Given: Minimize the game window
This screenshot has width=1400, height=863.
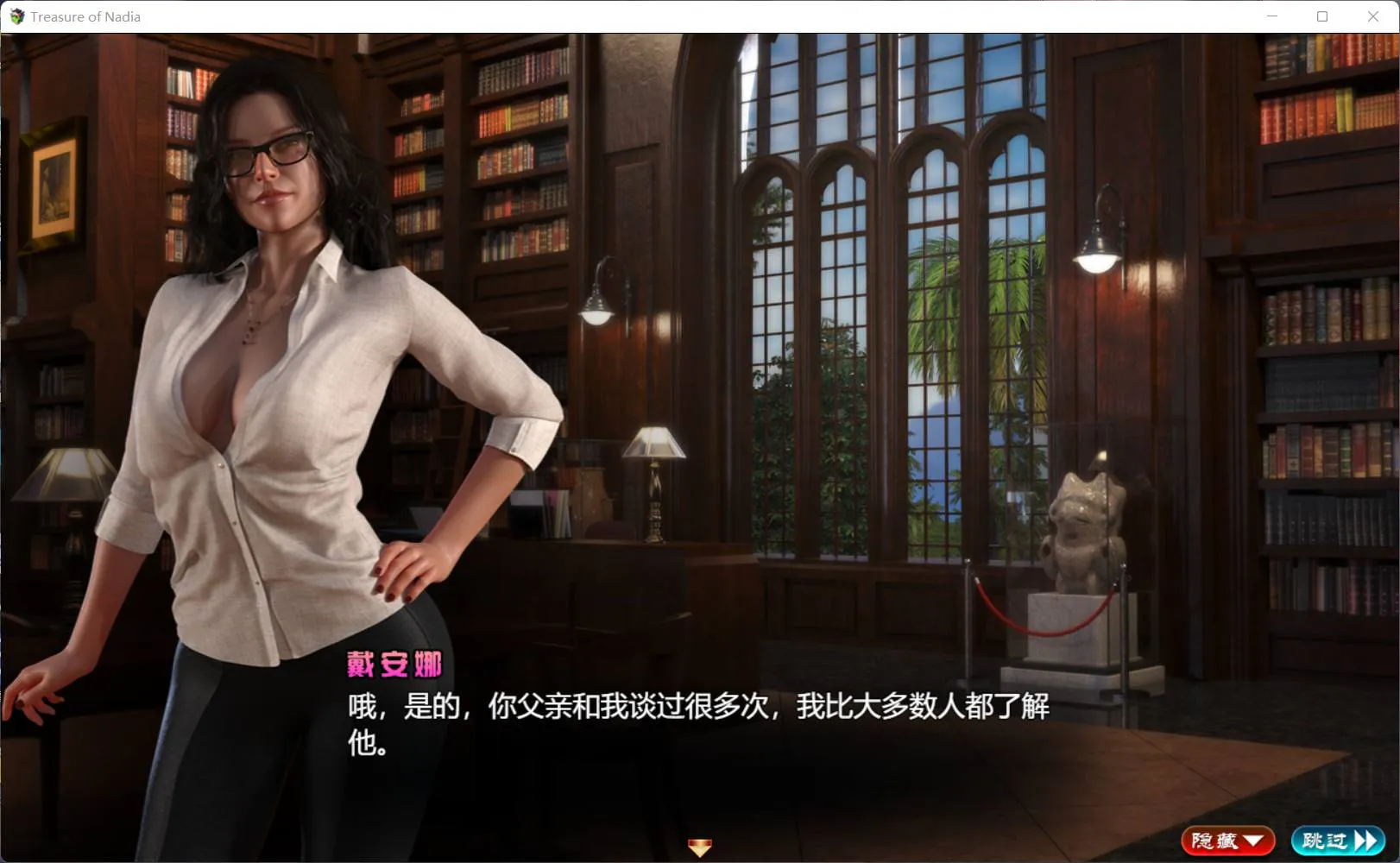Looking at the screenshot, I should pyautogui.click(x=1271, y=16).
